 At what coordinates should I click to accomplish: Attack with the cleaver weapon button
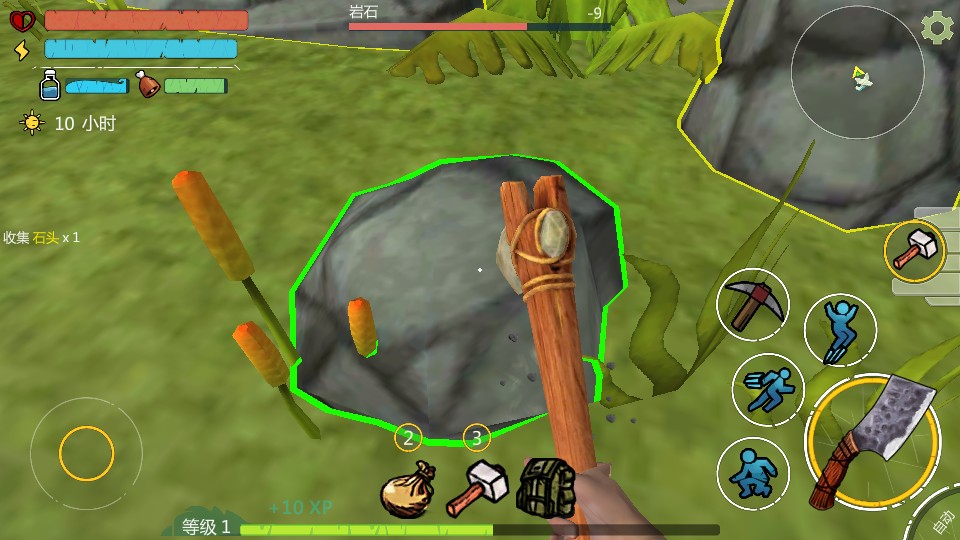pyautogui.click(x=873, y=439)
